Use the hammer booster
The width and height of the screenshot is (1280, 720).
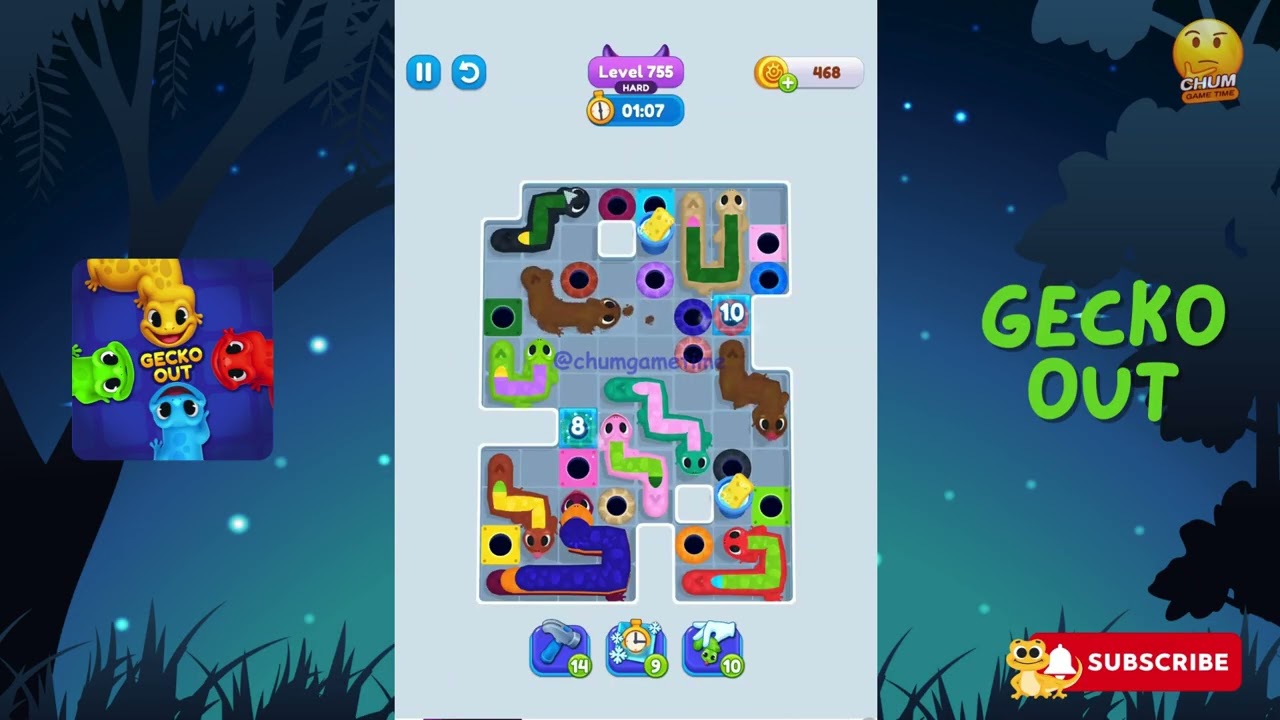coord(559,649)
